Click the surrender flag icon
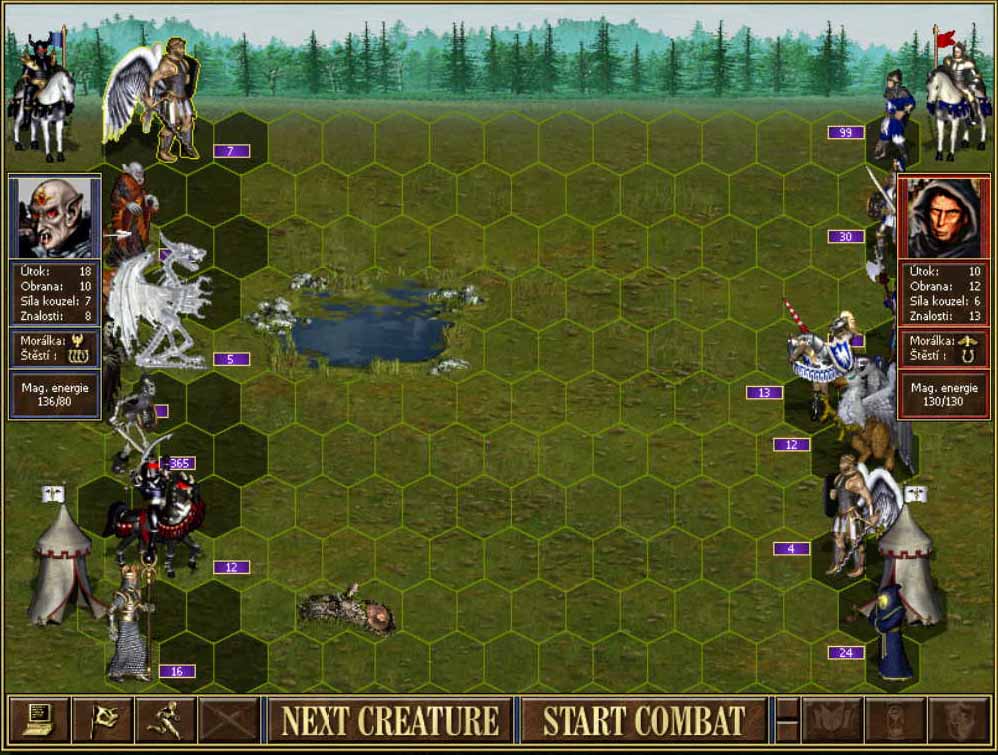998x755 pixels. (x=102, y=720)
